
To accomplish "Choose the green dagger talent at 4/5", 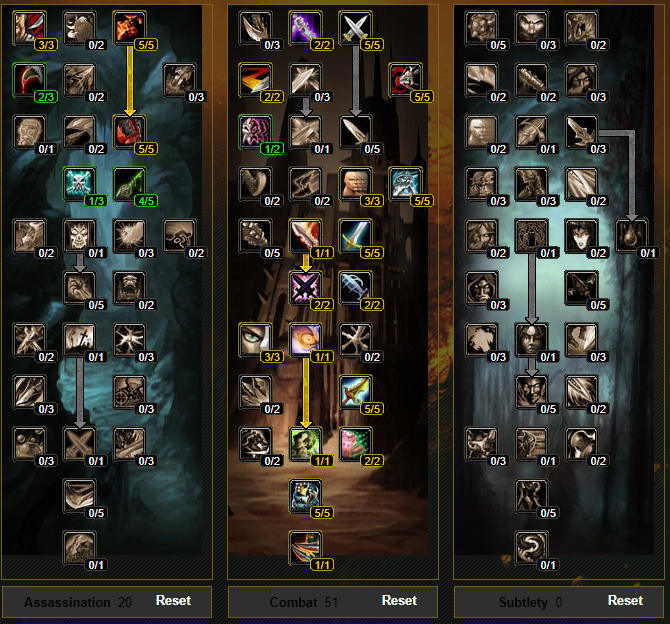I will click(x=130, y=184).
